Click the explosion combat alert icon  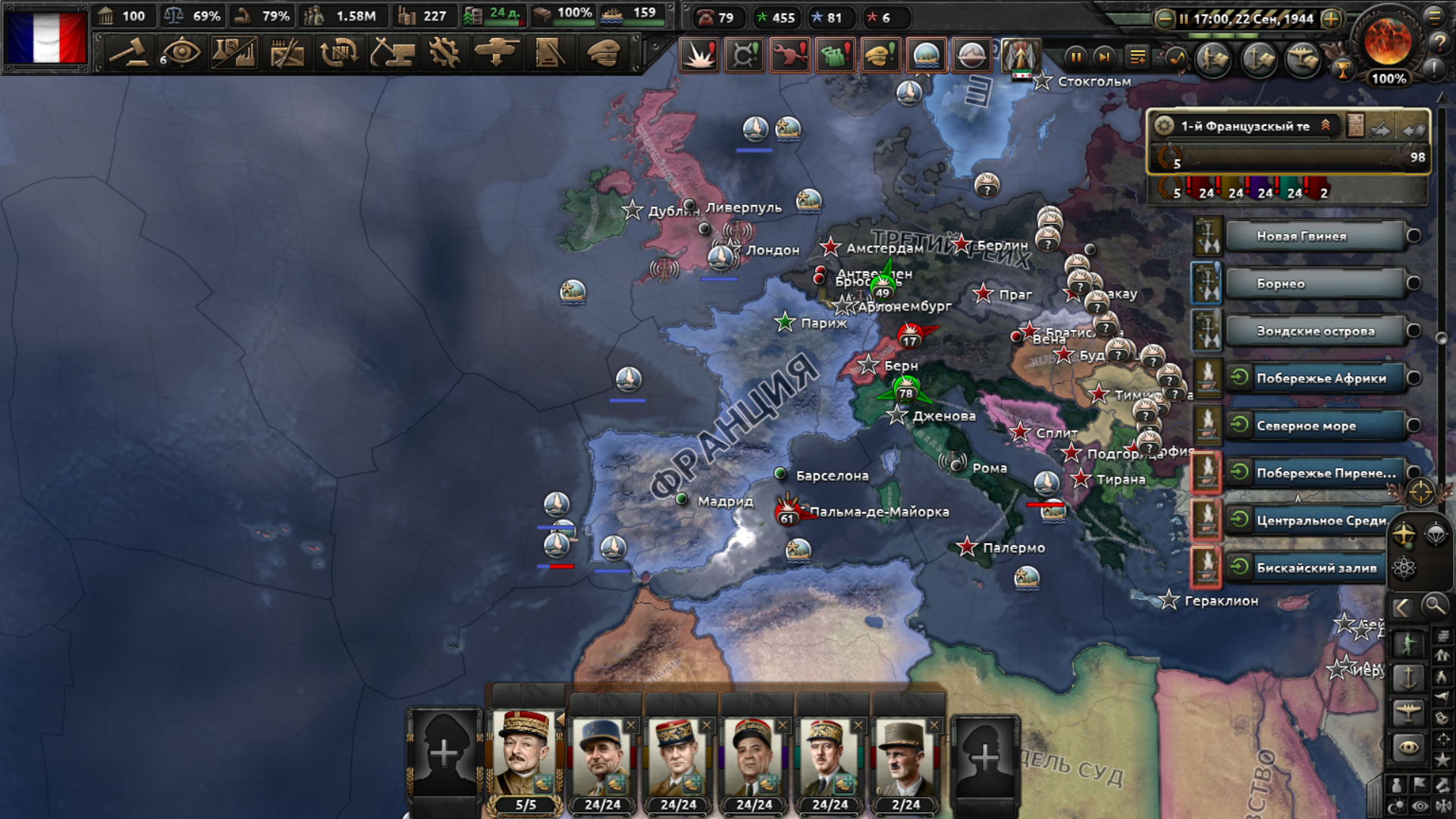pos(698,55)
